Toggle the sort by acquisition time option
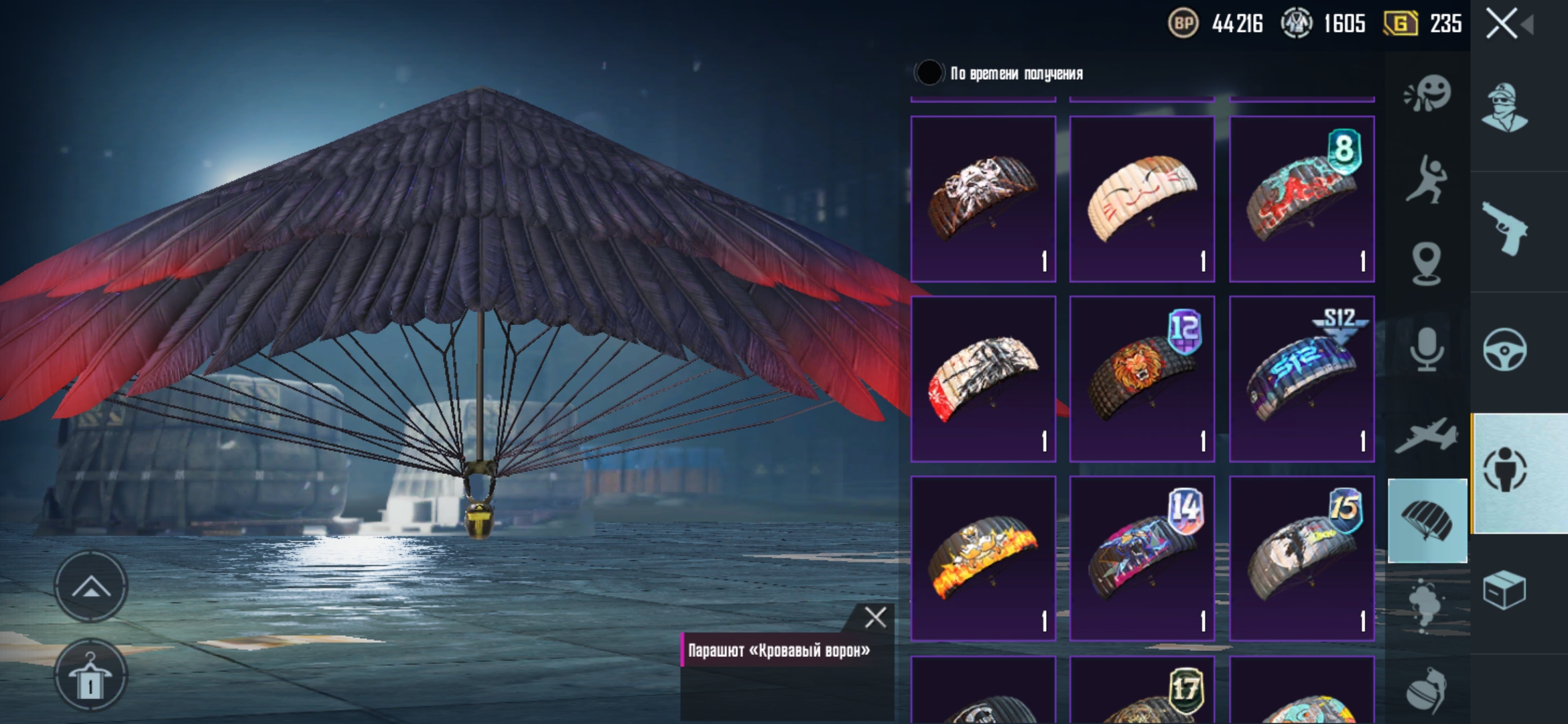 point(929,73)
